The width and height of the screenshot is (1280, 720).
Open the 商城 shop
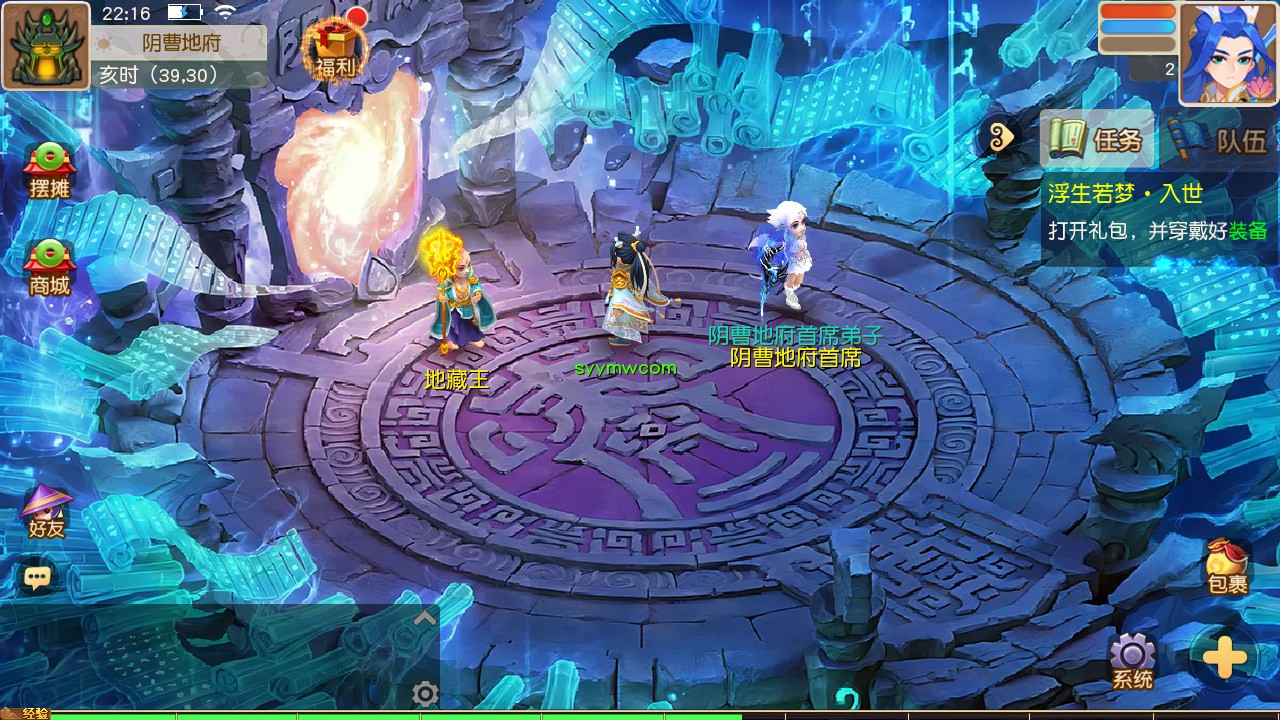coord(49,268)
